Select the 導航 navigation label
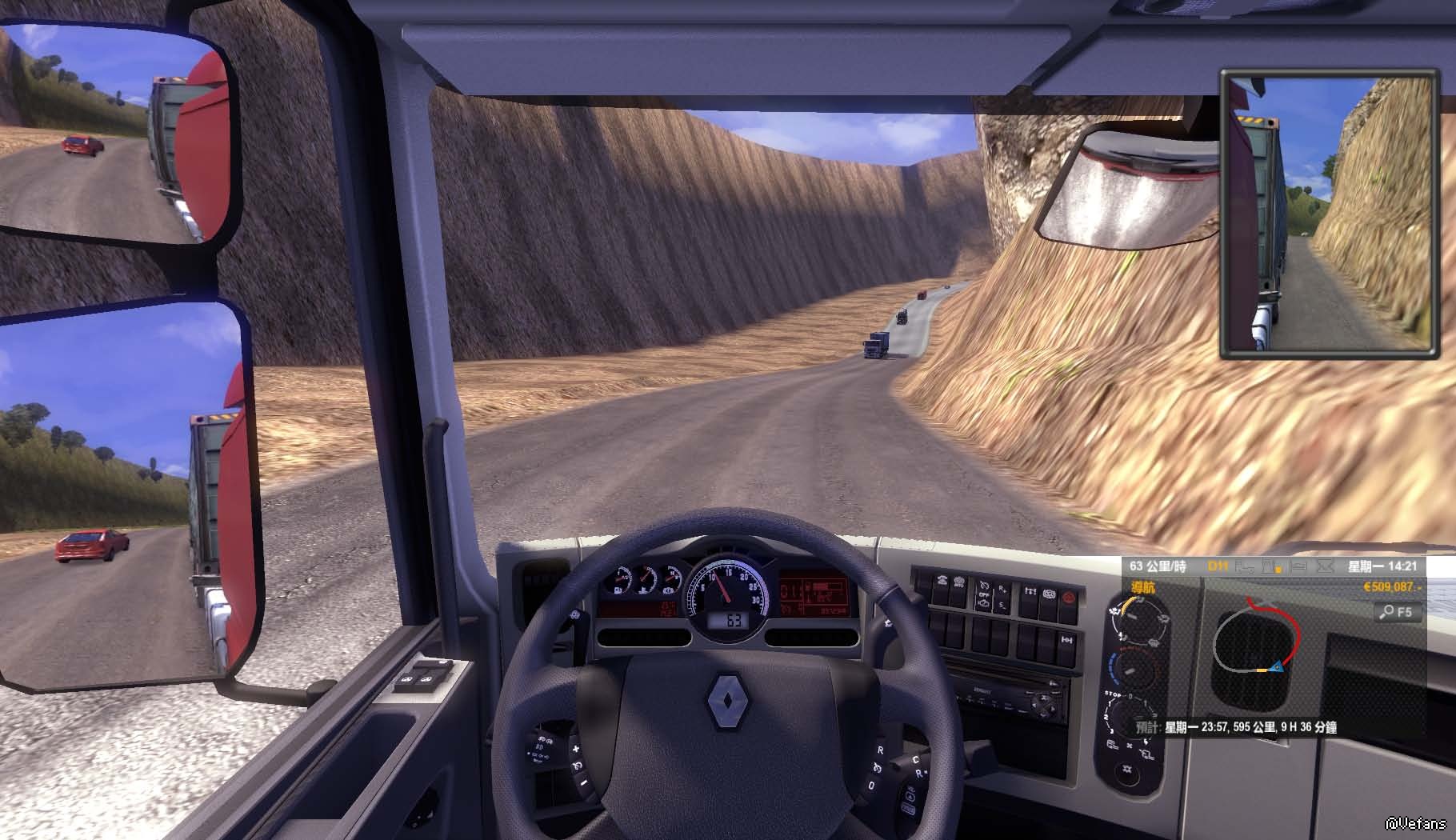 [1143, 588]
